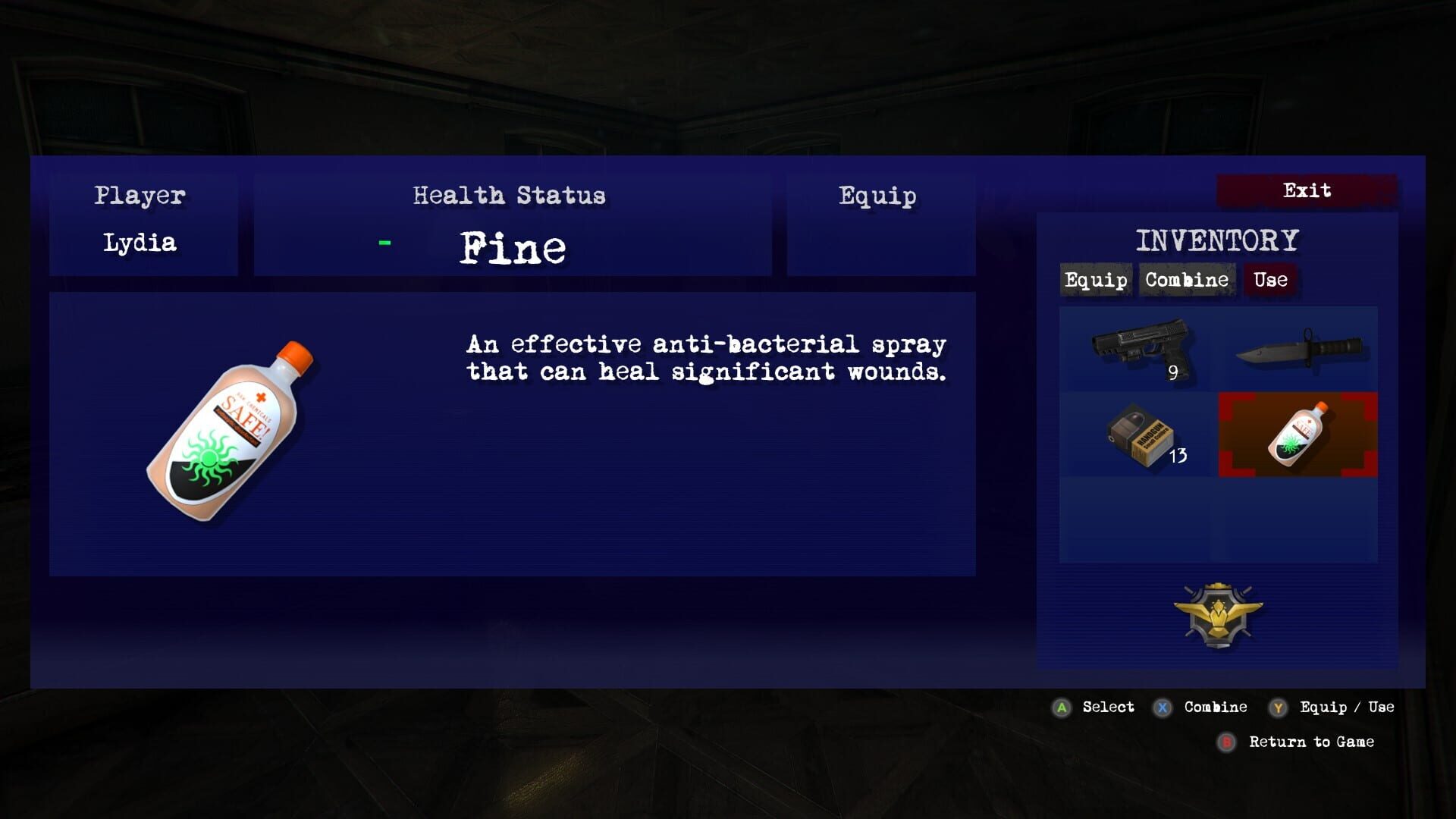Select the handgun inventory slot
Image resolution: width=1456 pixels, height=819 pixels.
click(1138, 349)
